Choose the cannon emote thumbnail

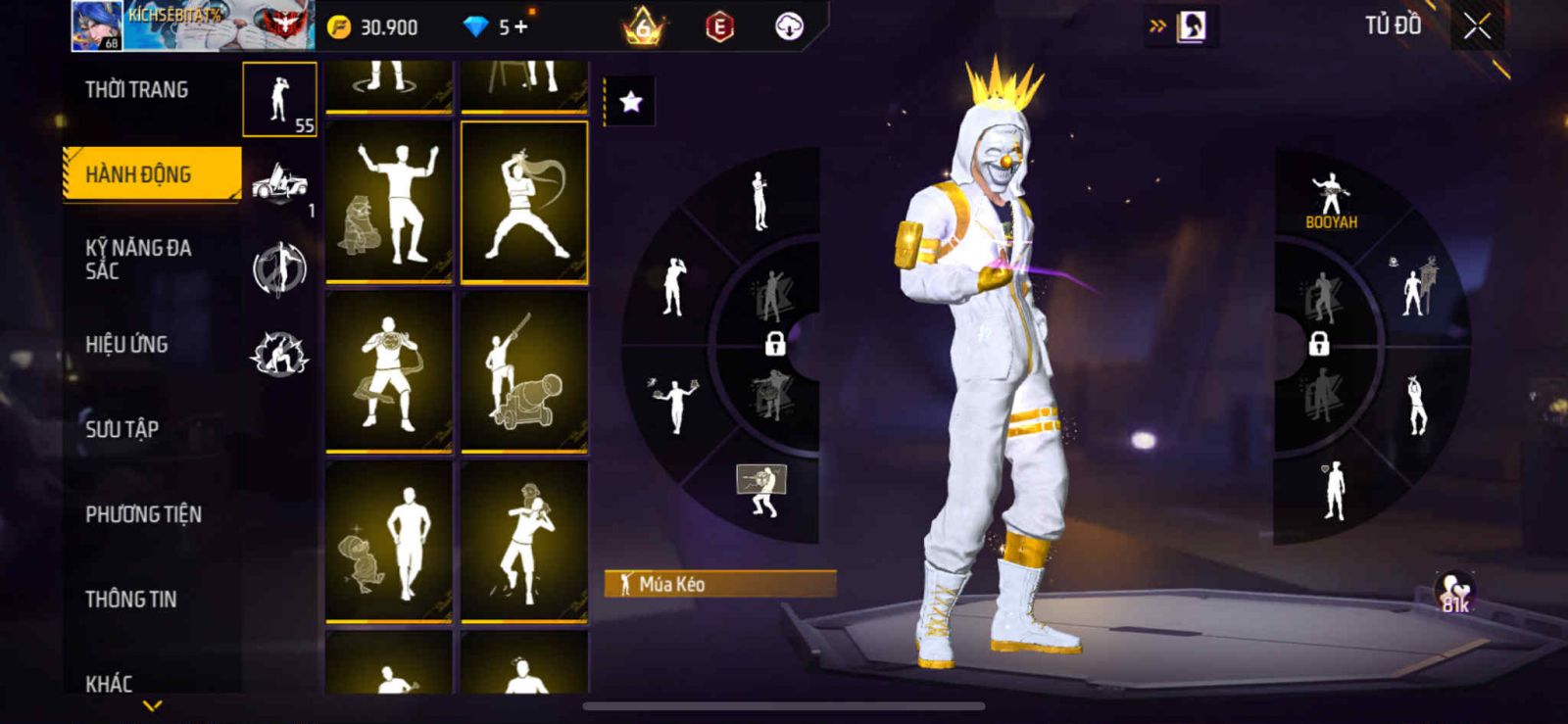524,371
